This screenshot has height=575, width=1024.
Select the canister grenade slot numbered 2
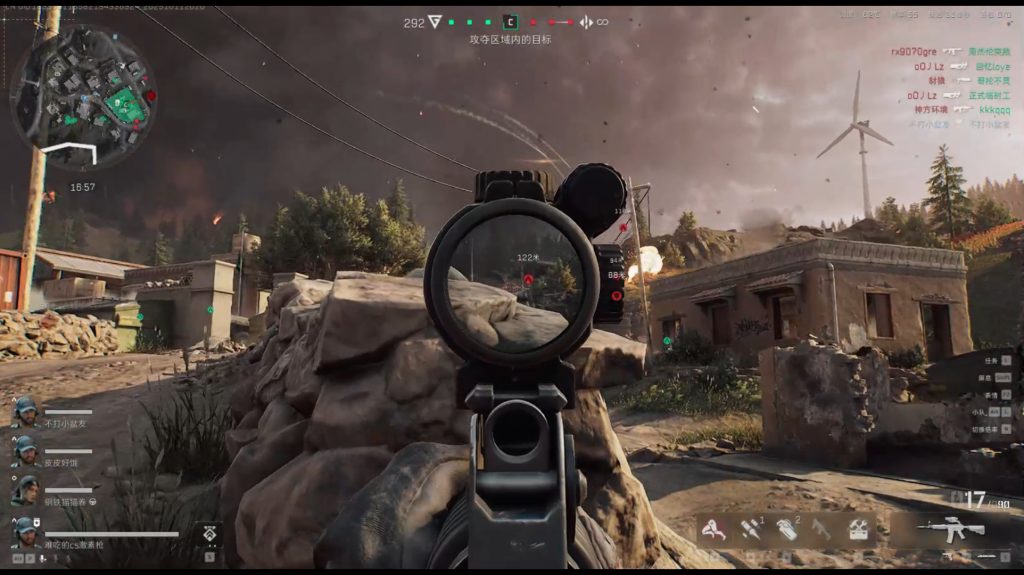pos(788,529)
